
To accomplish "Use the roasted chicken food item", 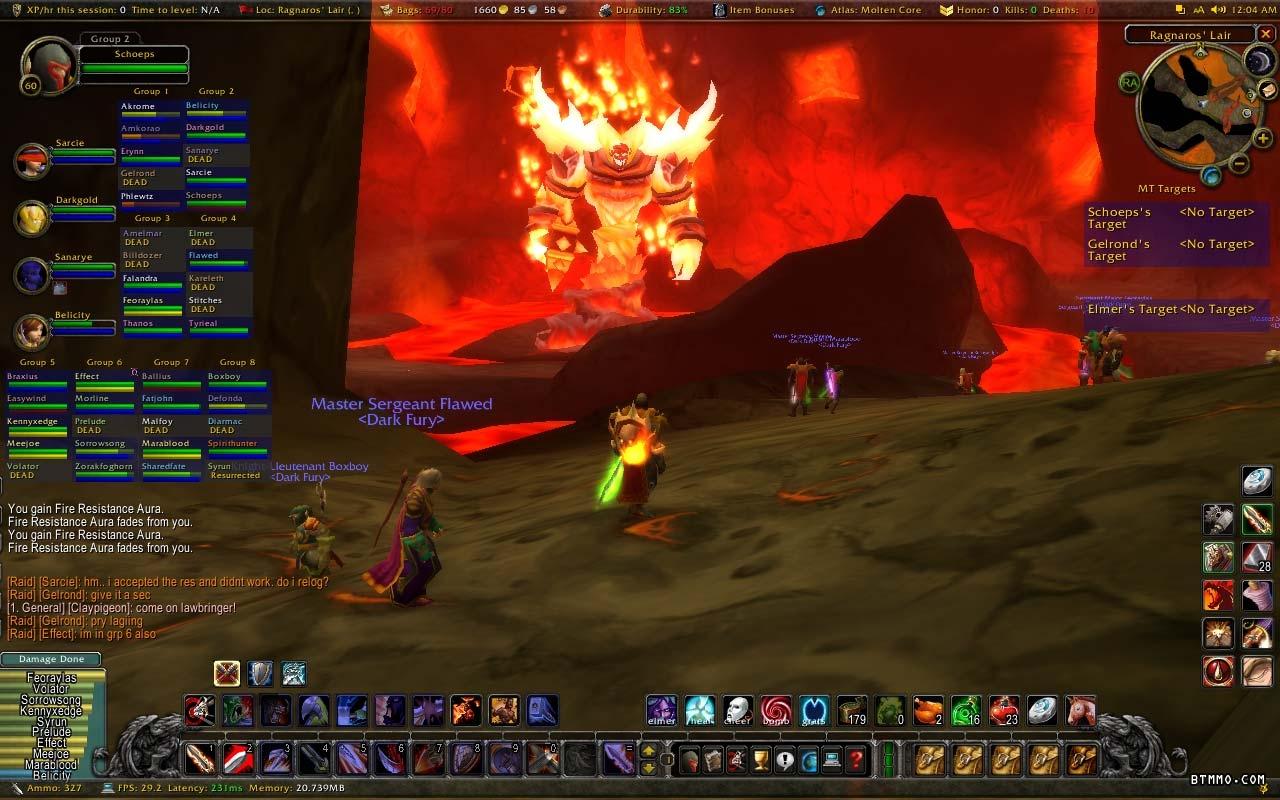I will point(928,710).
